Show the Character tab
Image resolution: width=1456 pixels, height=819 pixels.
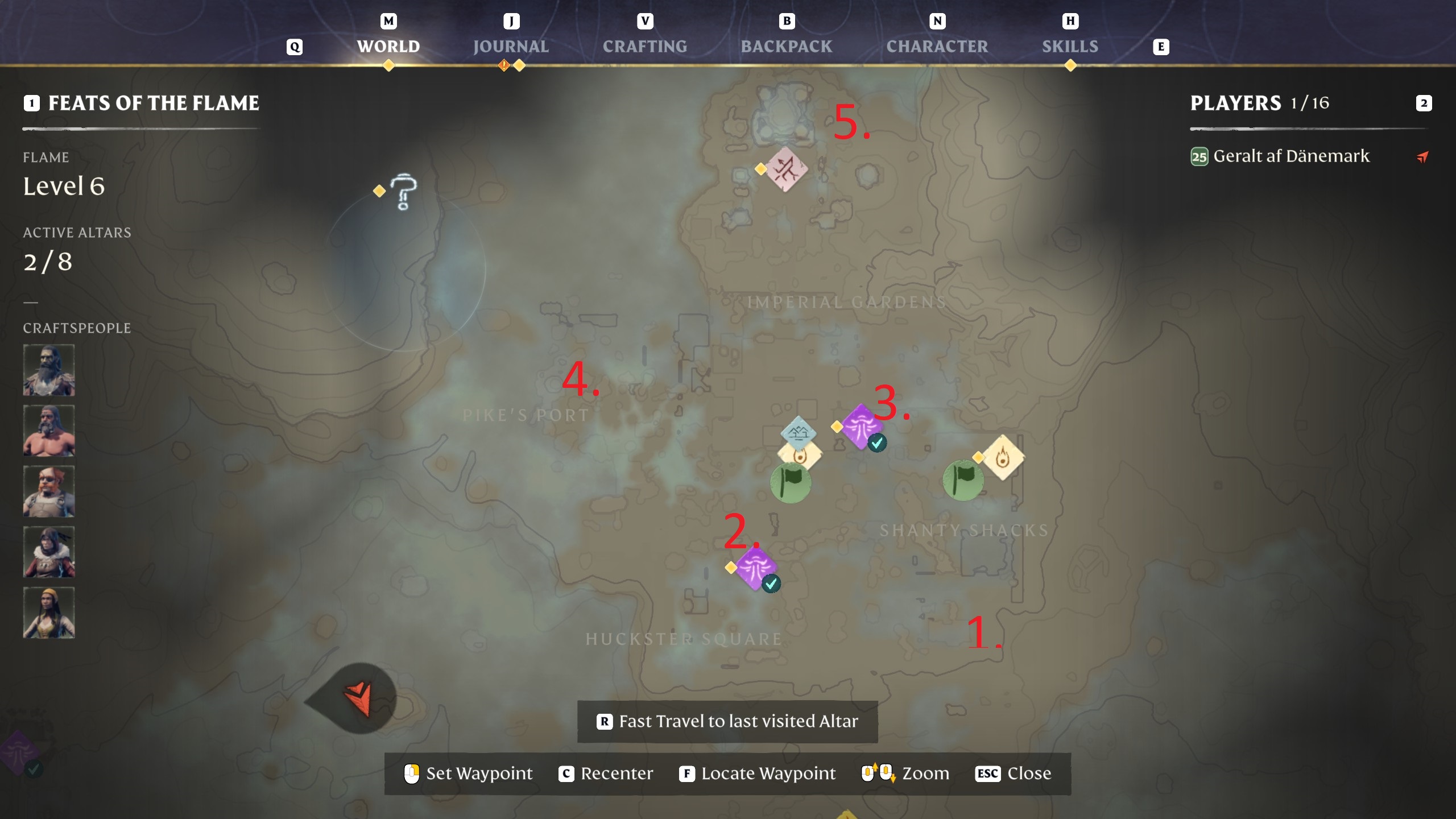coord(937,46)
